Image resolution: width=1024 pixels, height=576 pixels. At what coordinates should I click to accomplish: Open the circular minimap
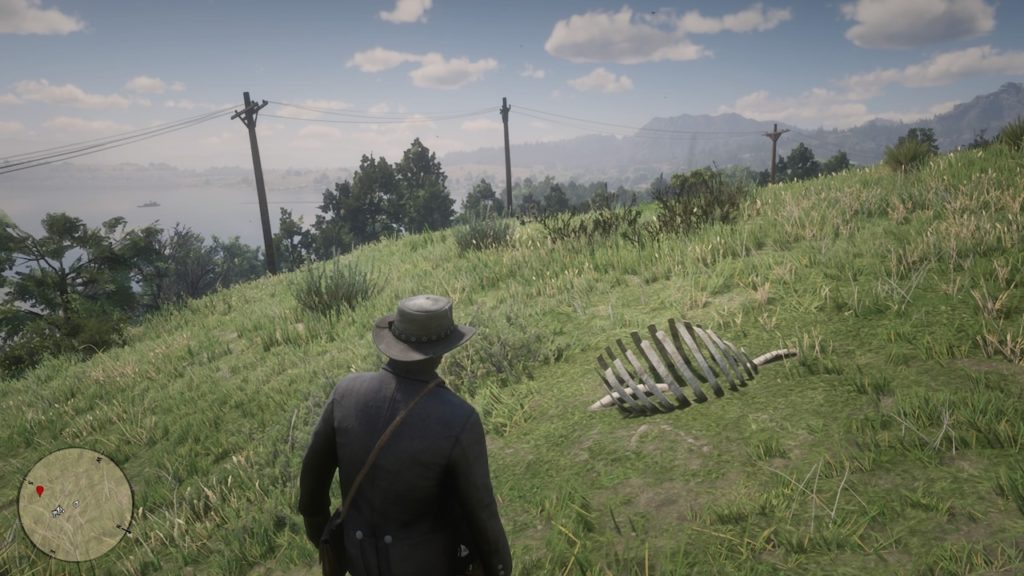(x=75, y=504)
